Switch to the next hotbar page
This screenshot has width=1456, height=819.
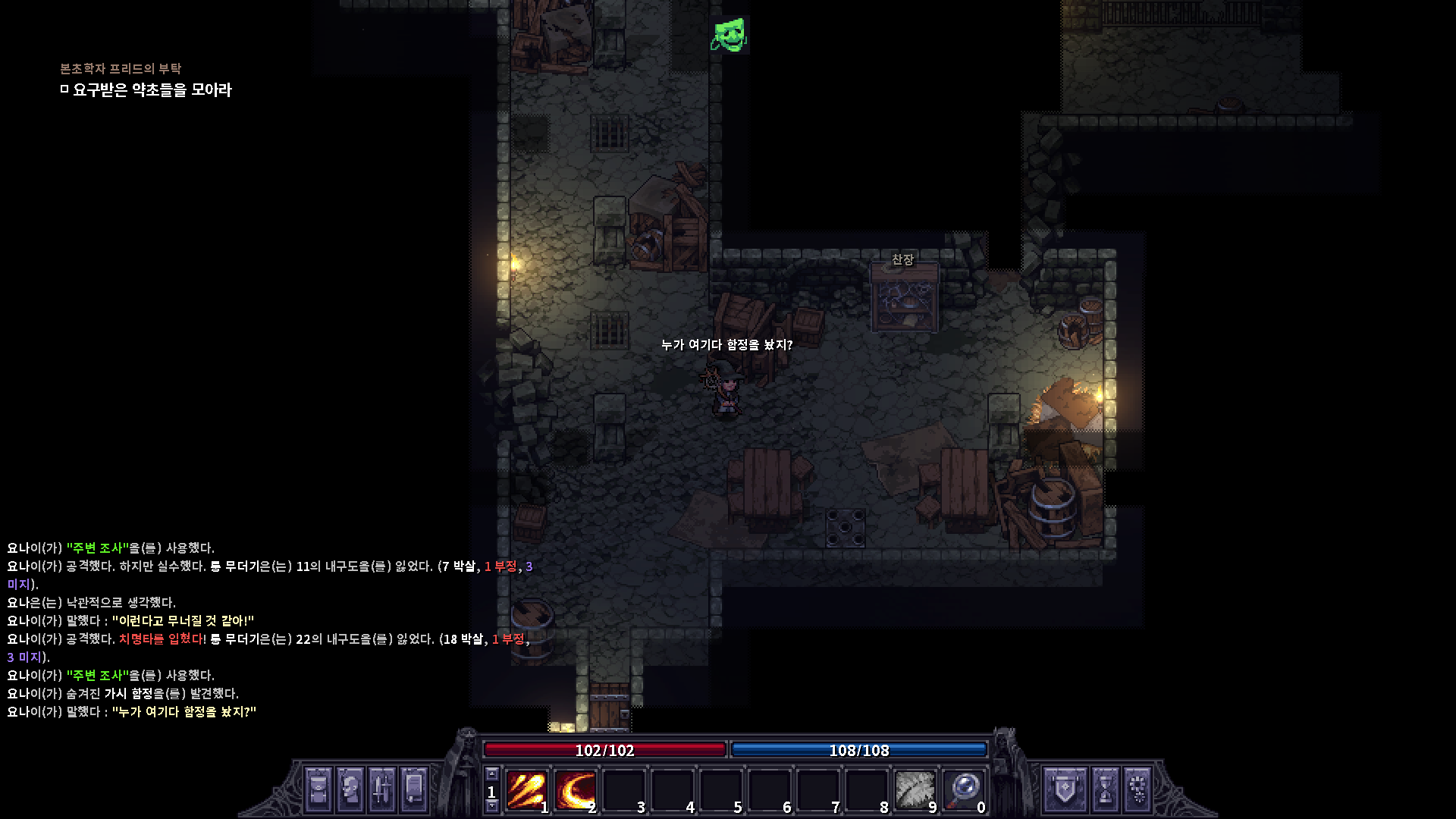pos(492,806)
